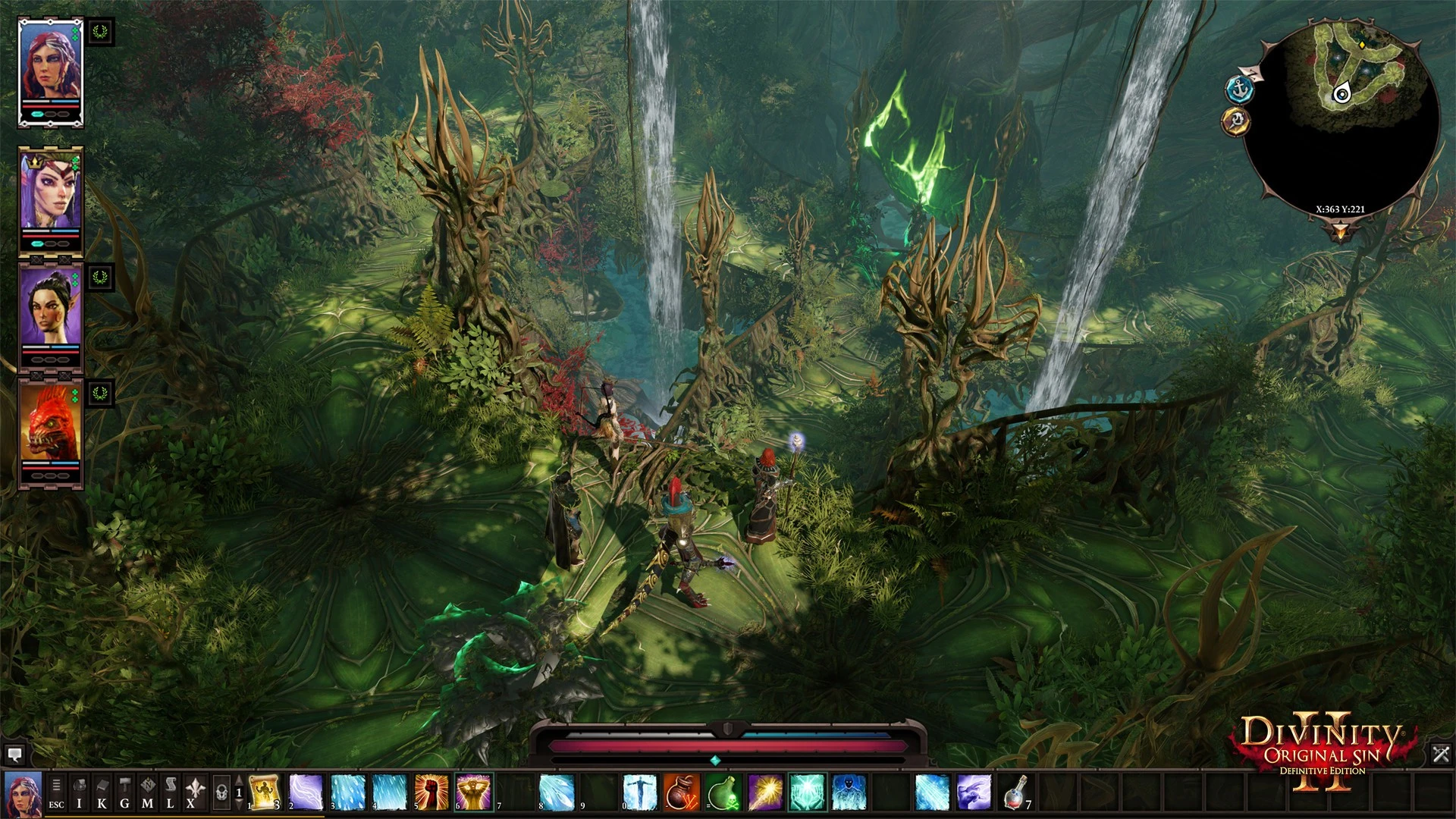
Task: Open the ESC game menu button
Action: coord(56,792)
